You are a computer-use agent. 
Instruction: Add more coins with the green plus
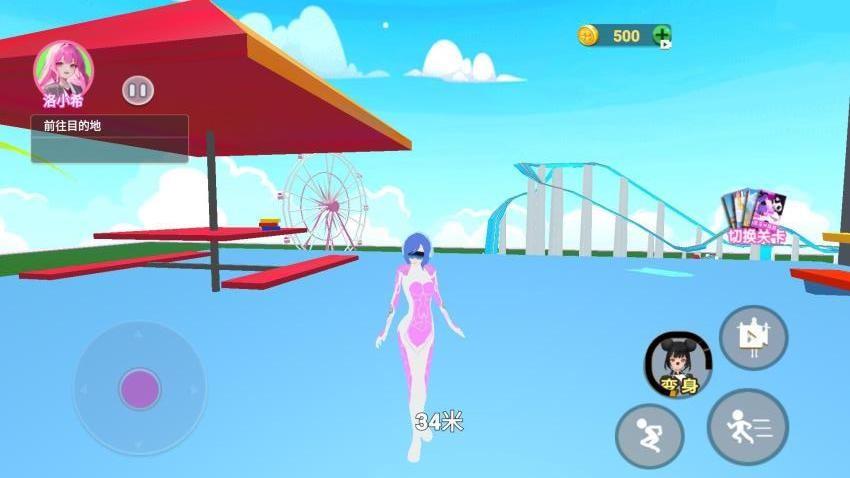[661, 36]
